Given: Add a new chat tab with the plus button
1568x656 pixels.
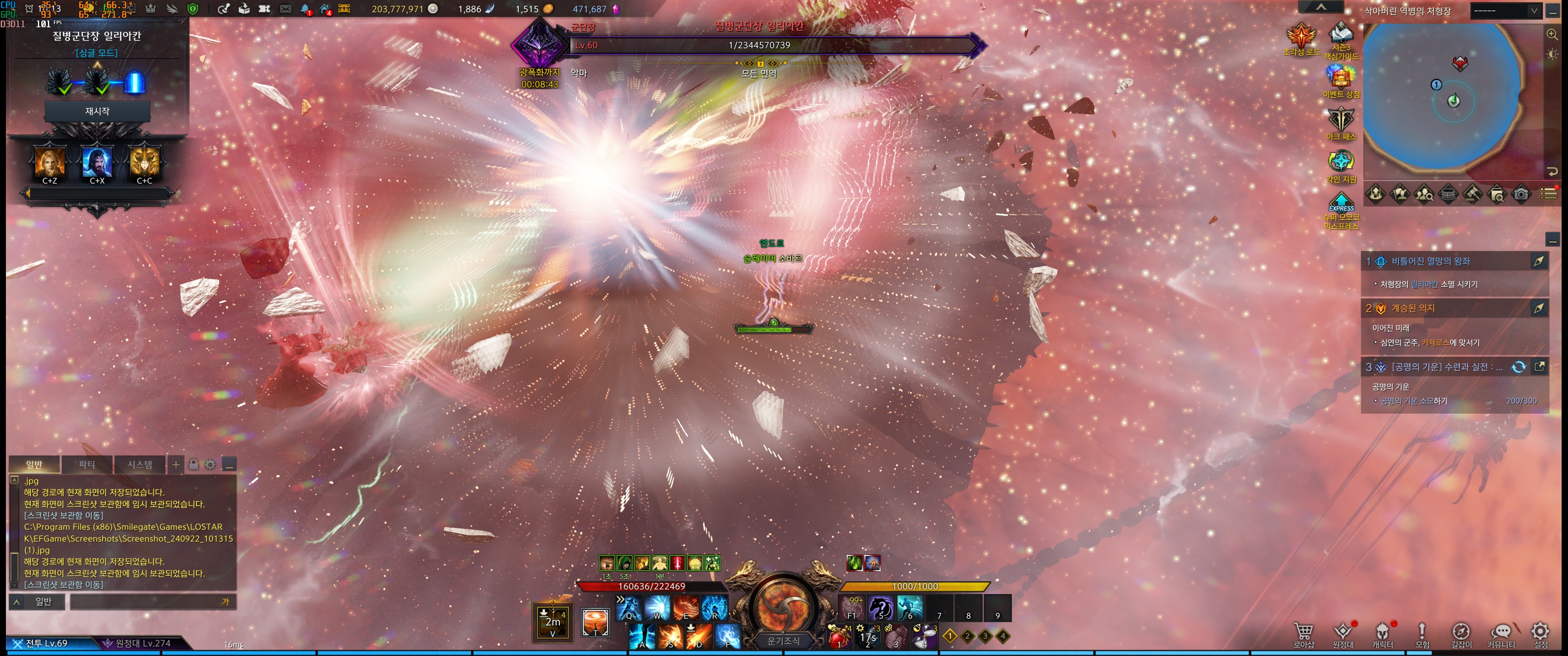Looking at the screenshot, I should coord(176,465).
